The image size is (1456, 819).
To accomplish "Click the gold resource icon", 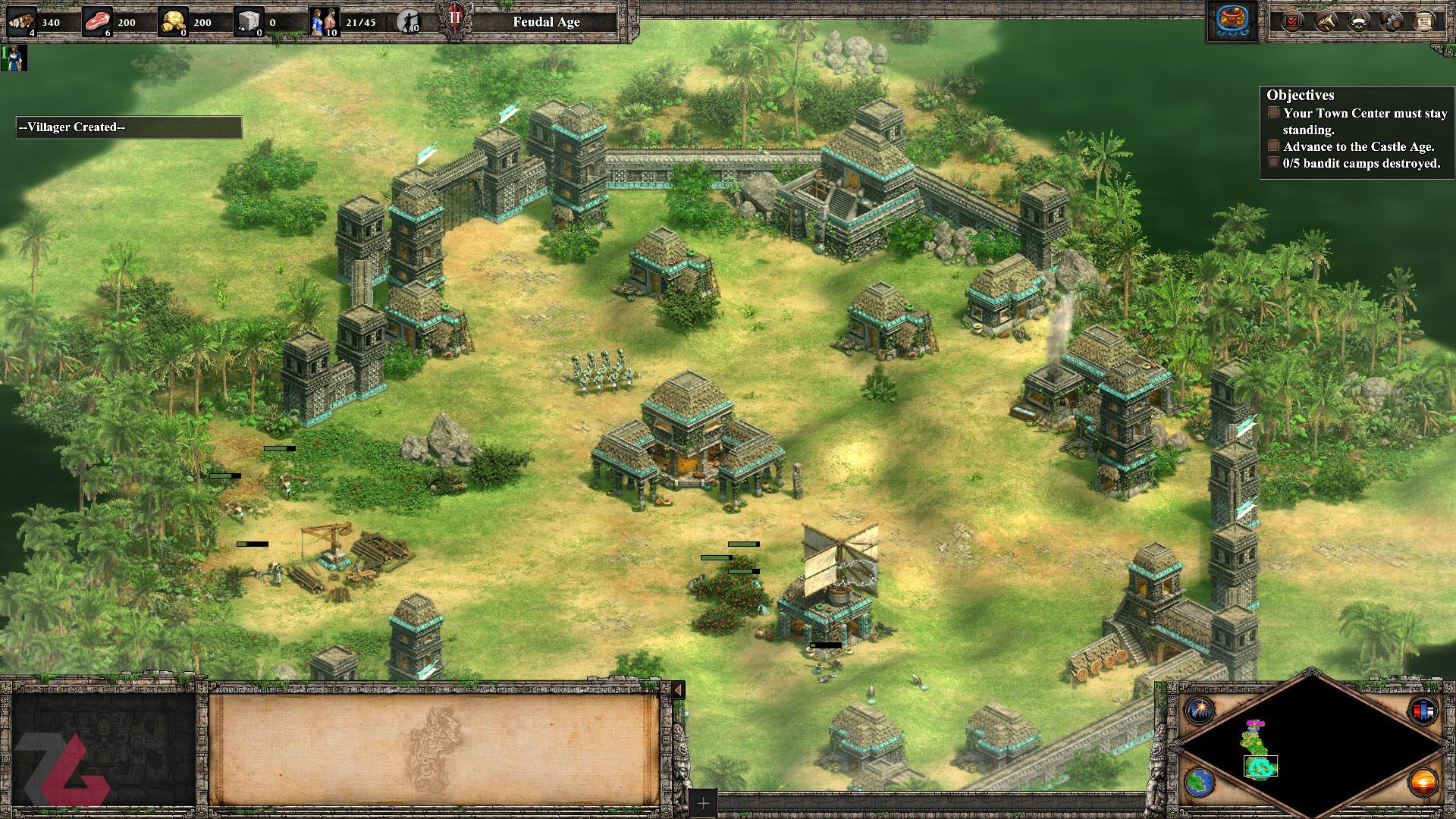I will coord(174,22).
